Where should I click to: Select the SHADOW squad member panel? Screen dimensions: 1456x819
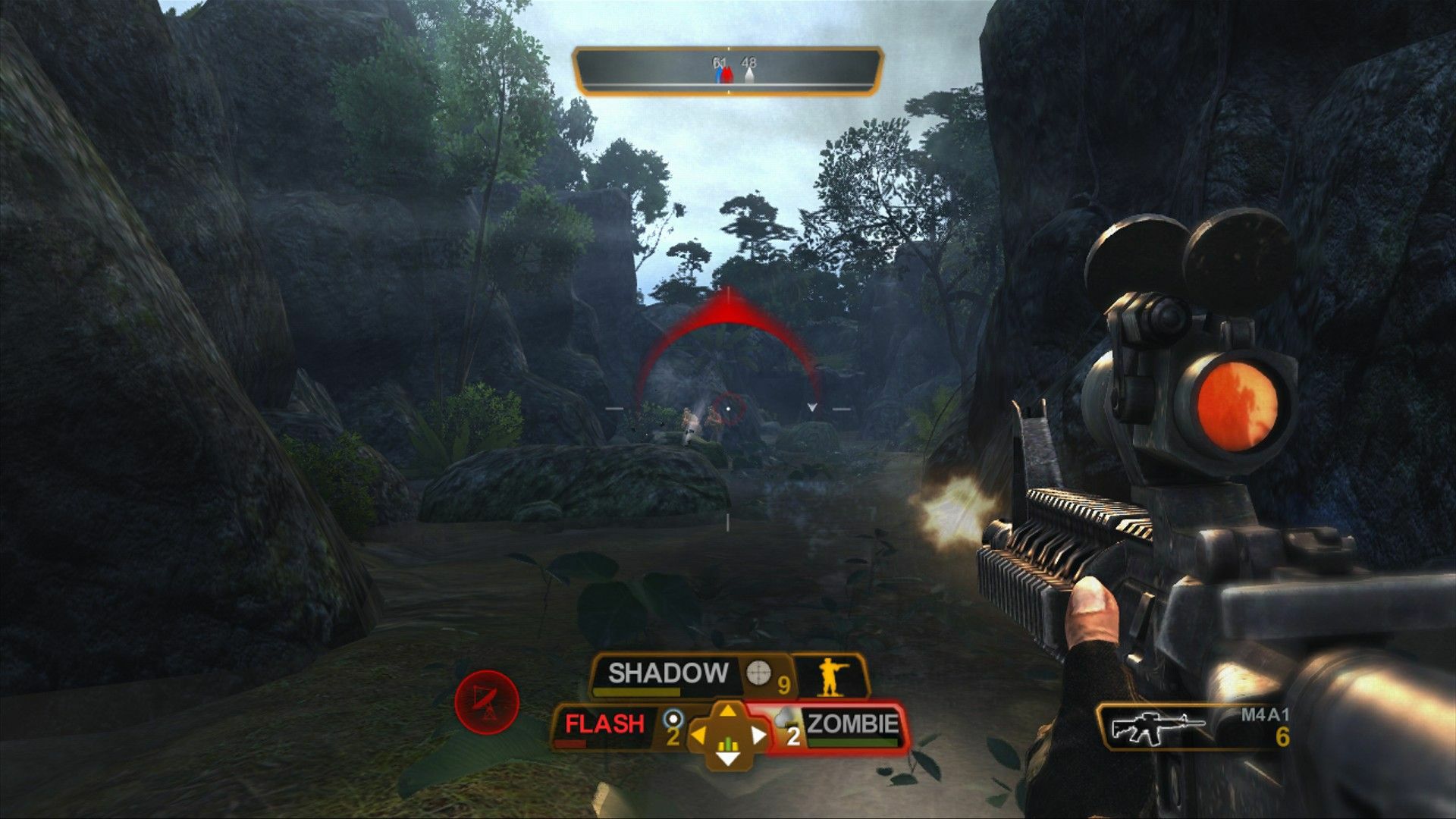666,671
